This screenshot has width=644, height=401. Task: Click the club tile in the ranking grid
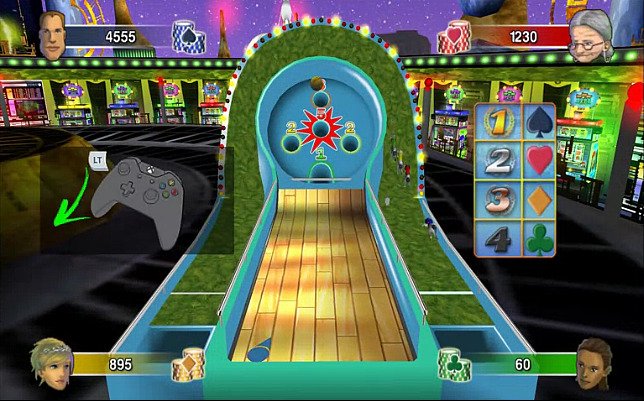pos(538,241)
